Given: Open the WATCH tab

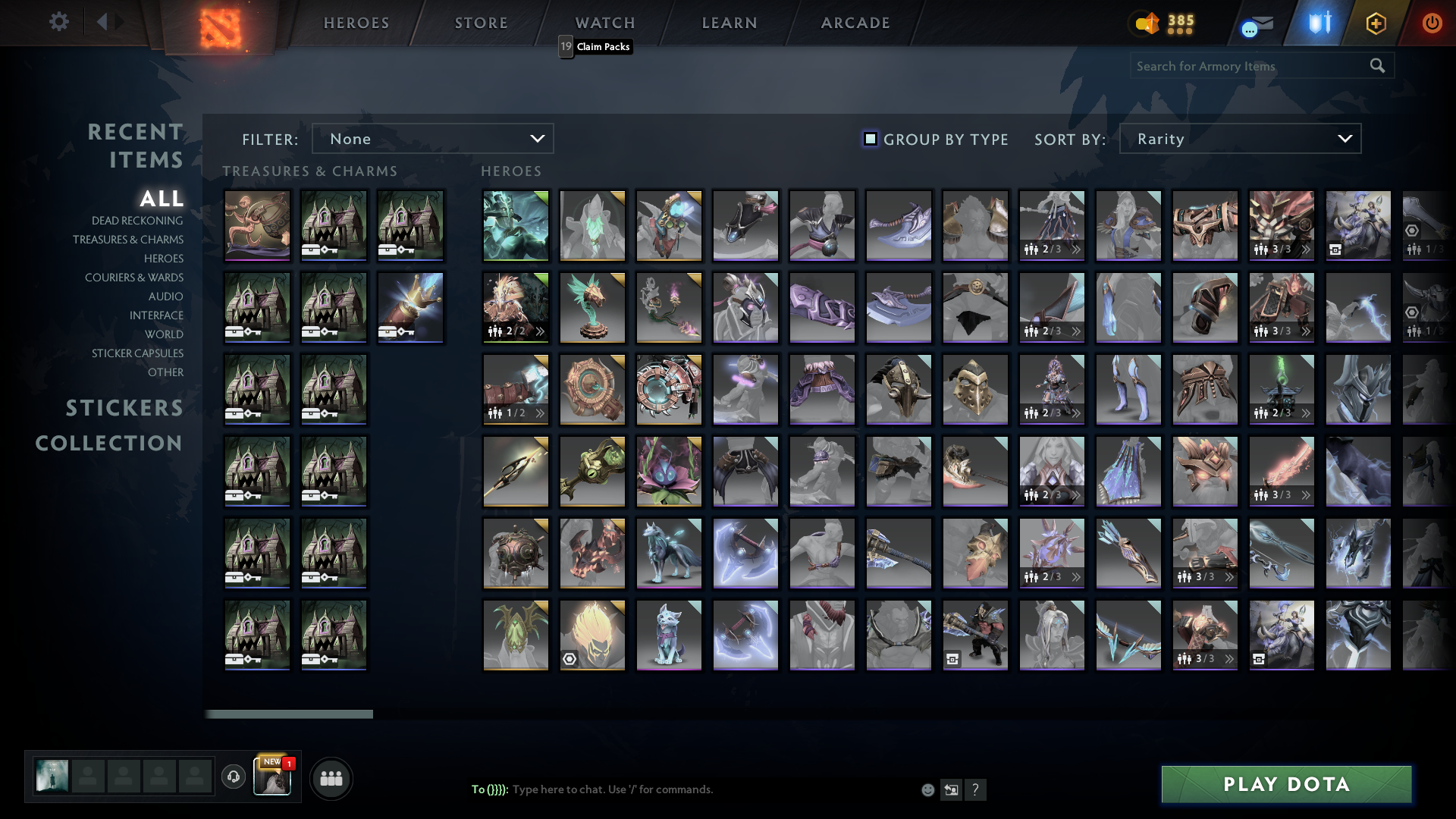Looking at the screenshot, I should click(x=604, y=23).
